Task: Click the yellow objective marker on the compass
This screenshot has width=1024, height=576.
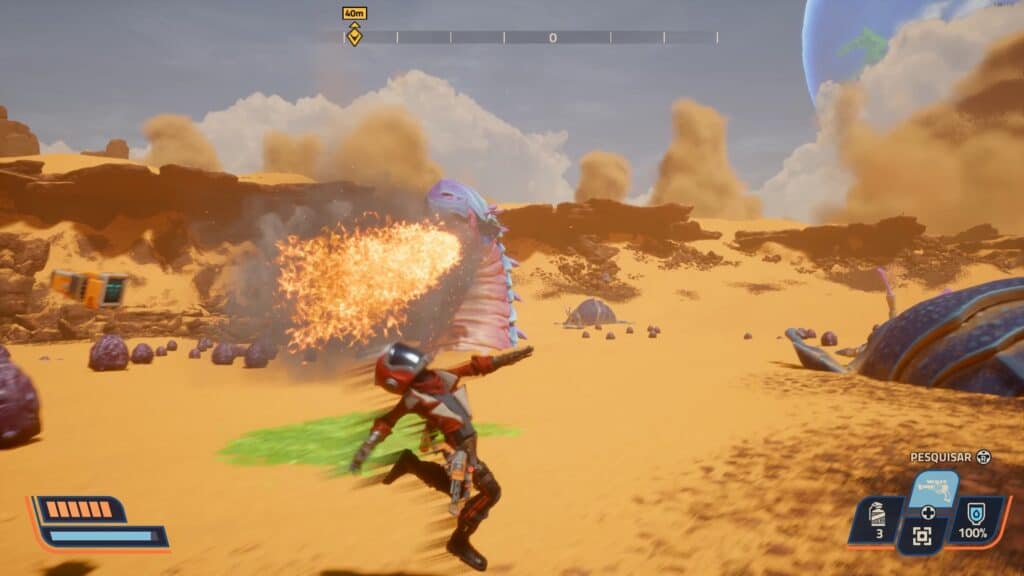Action: coord(354,36)
